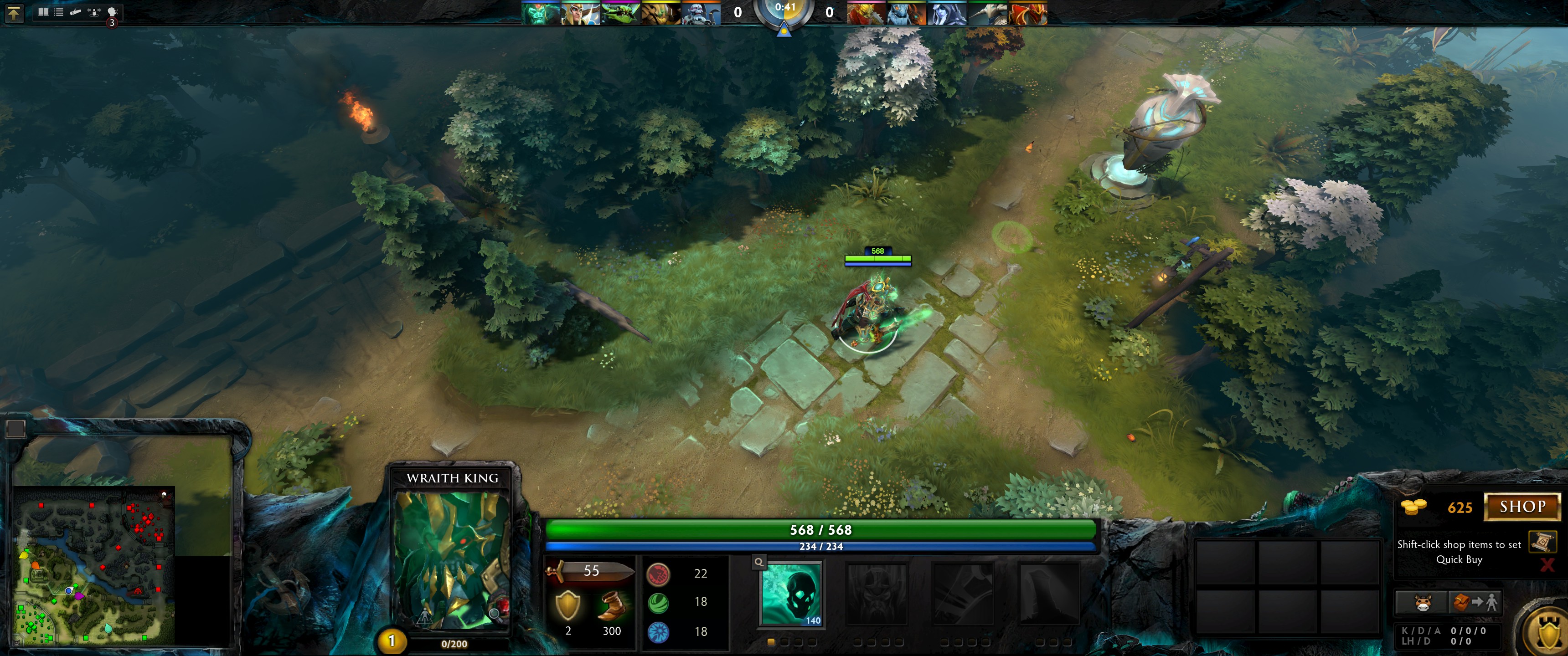Show the scoreboard using the list icon
This screenshot has height=656, width=1568.
click(59, 11)
